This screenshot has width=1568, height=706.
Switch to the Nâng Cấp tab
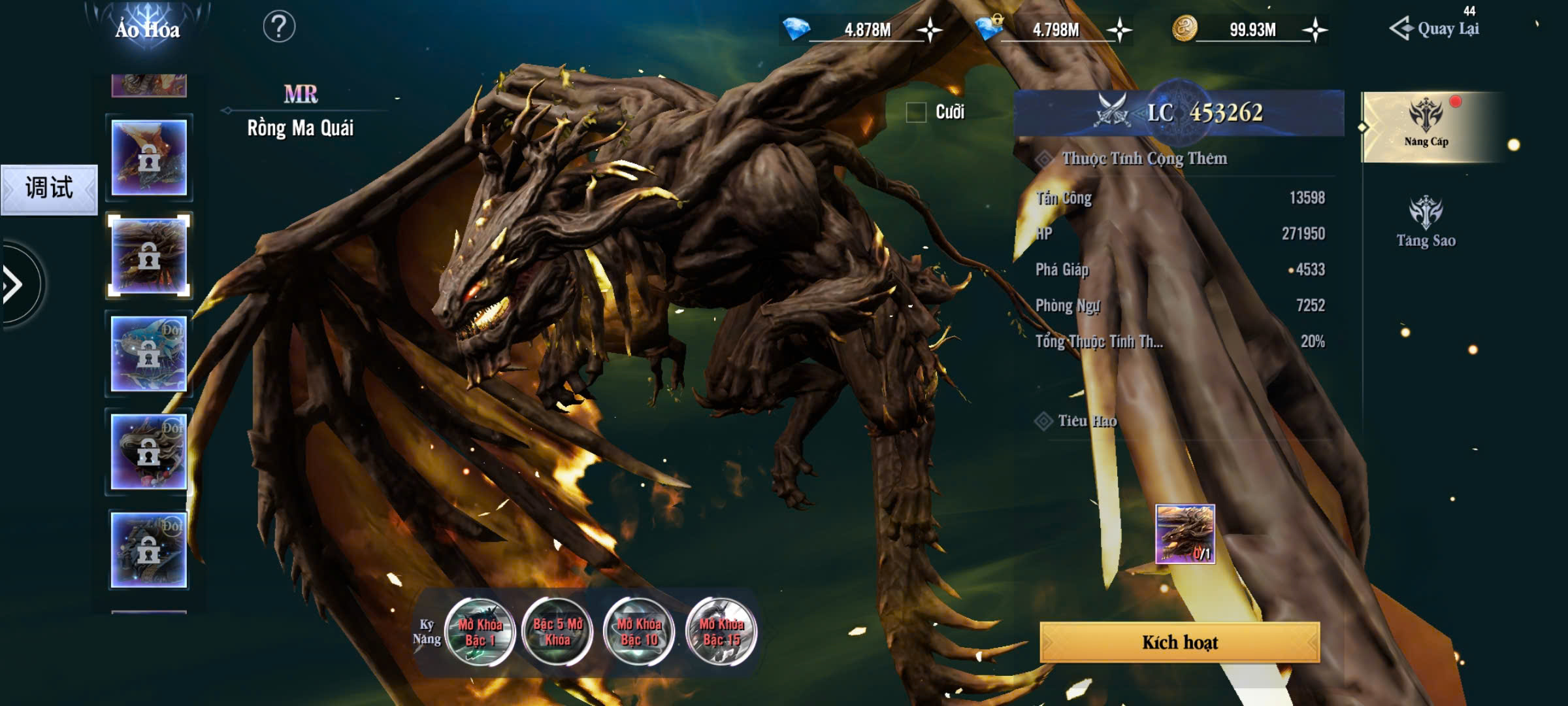1426,126
